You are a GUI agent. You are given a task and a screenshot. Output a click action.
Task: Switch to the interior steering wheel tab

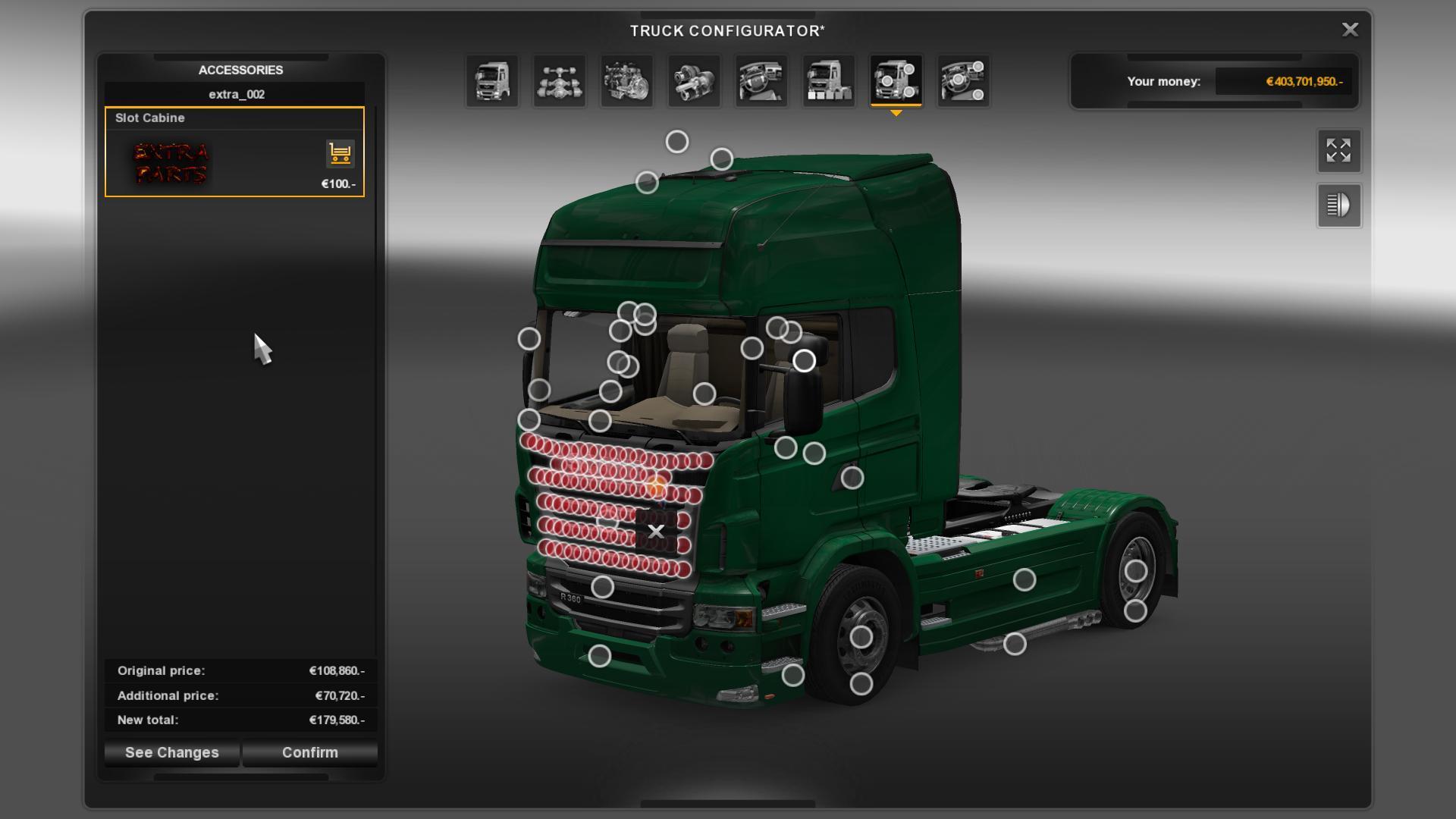(x=761, y=81)
